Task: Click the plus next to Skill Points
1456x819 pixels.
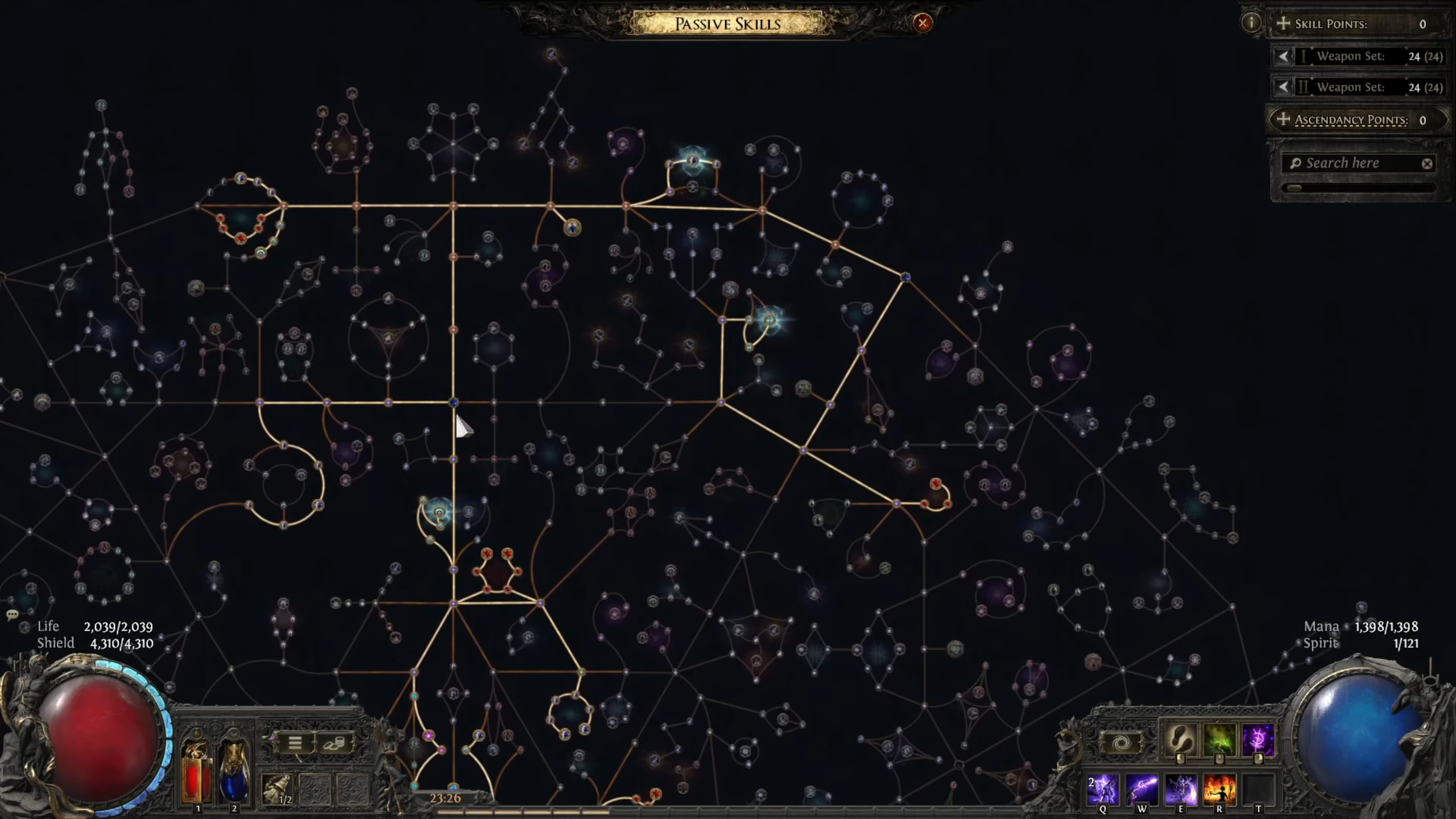Action: pyautogui.click(x=1283, y=23)
